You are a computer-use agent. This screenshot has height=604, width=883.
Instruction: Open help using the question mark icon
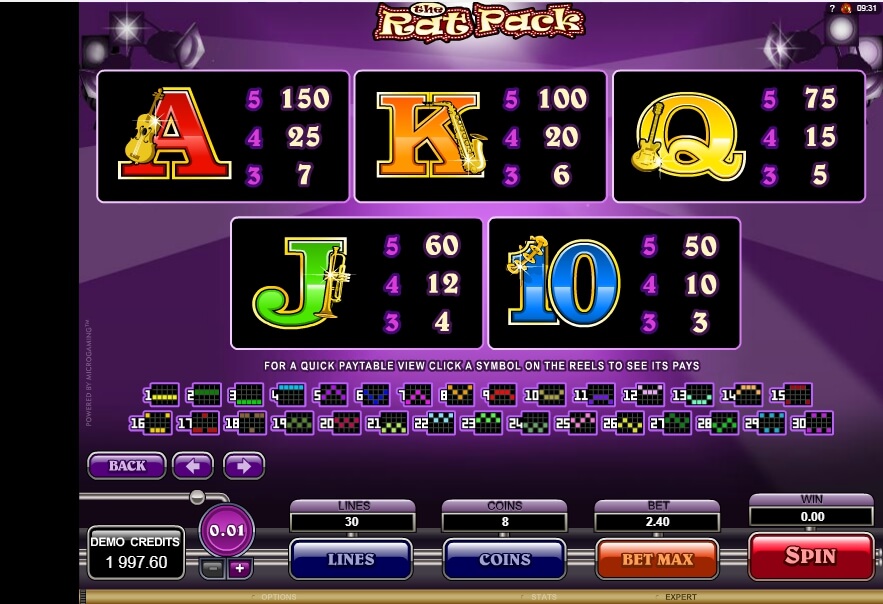point(831,7)
